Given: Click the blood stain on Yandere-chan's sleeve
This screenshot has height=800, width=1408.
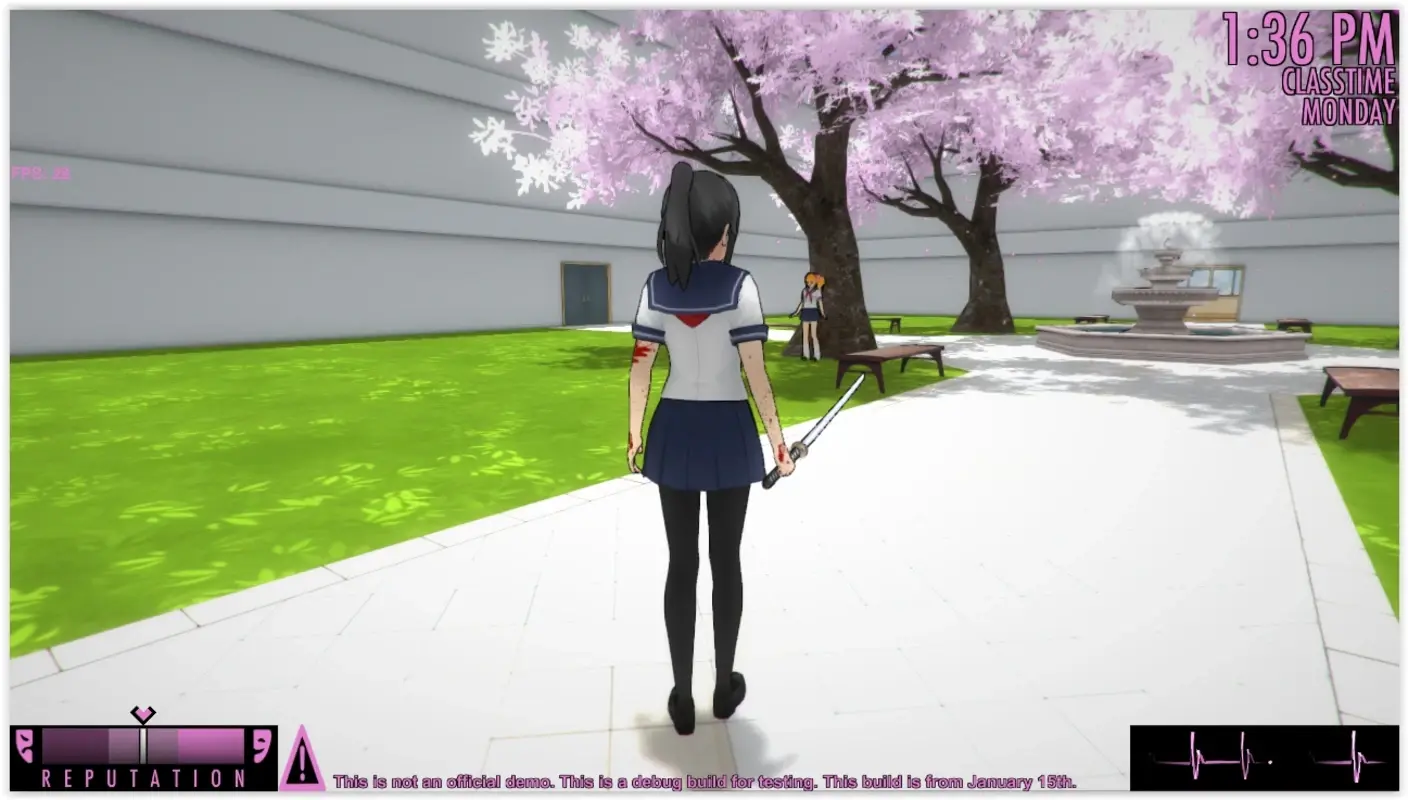Looking at the screenshot, I should point(641,352).
